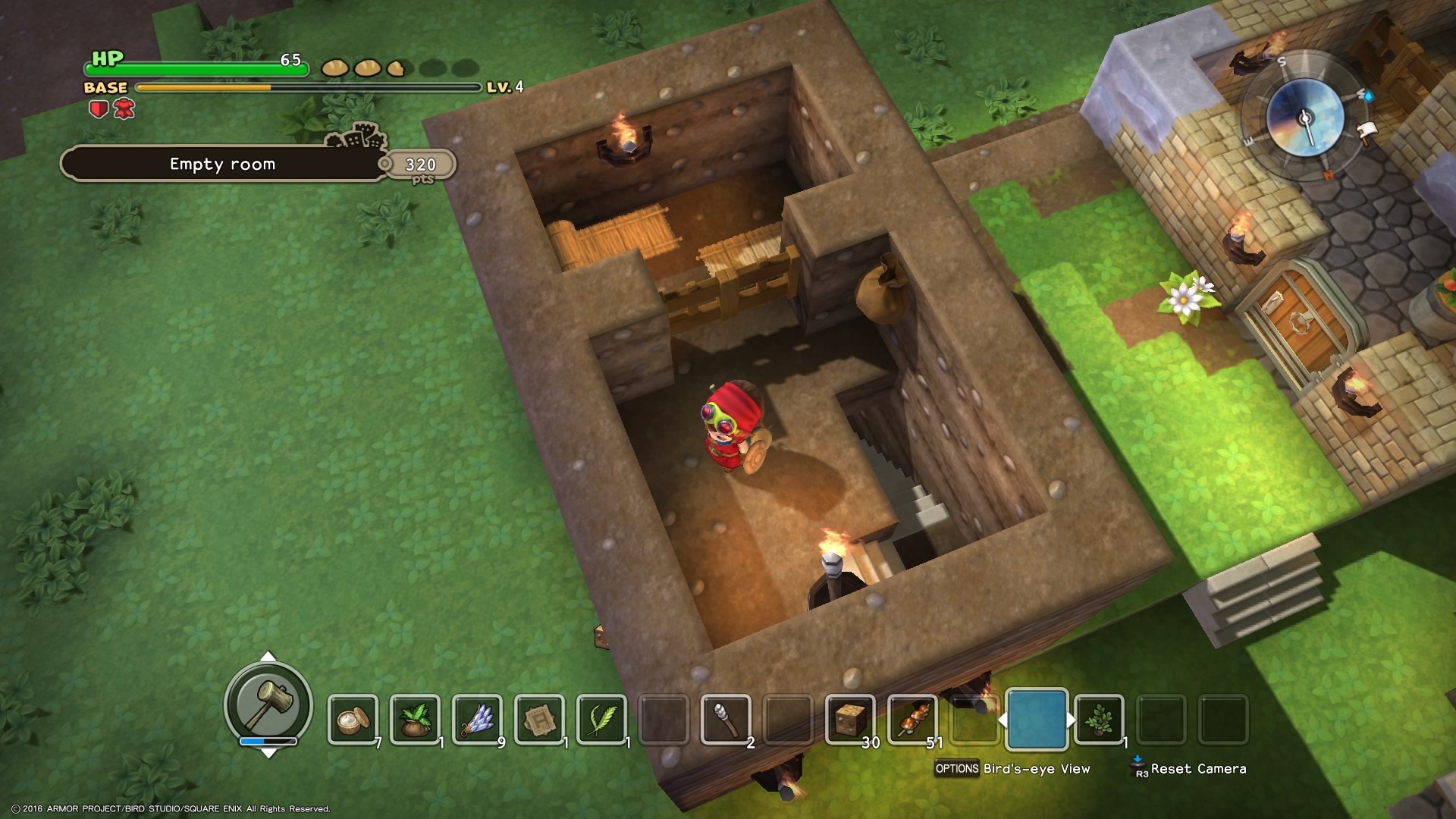
Task: Open the compass minimap
Action: [x=1304, y=118]
